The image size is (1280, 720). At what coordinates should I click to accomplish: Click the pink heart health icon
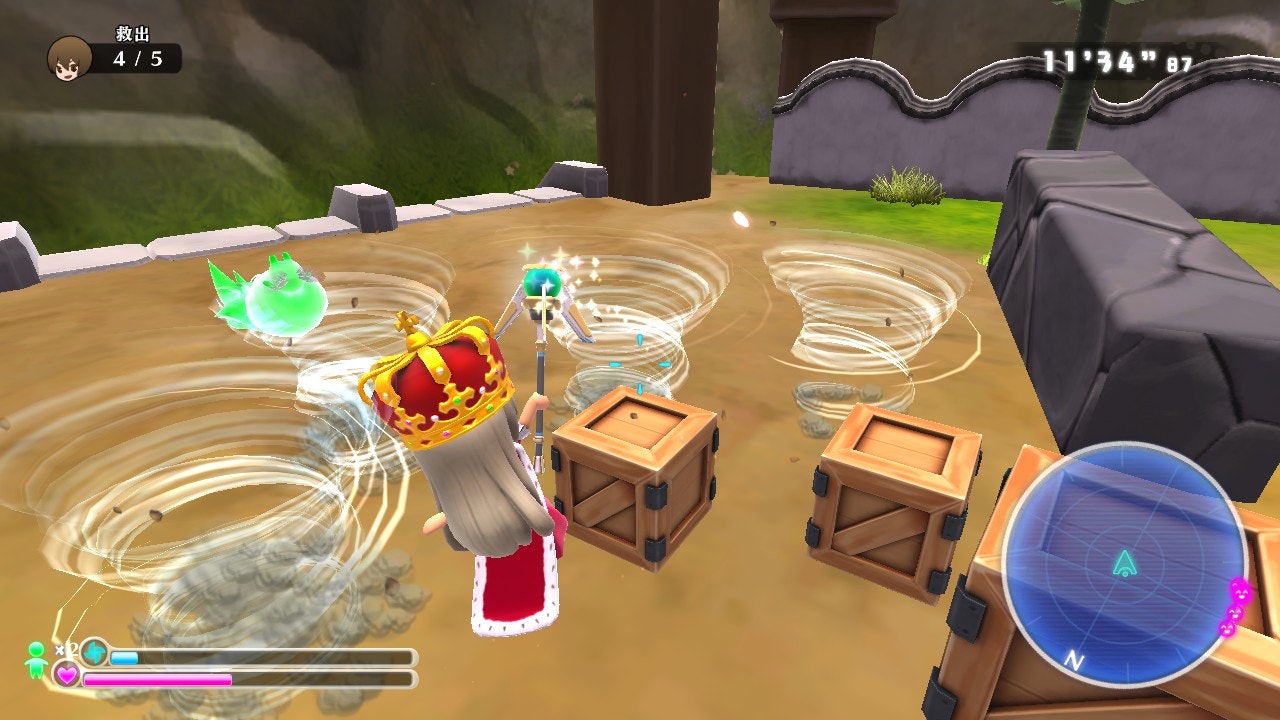pos(67,676)
